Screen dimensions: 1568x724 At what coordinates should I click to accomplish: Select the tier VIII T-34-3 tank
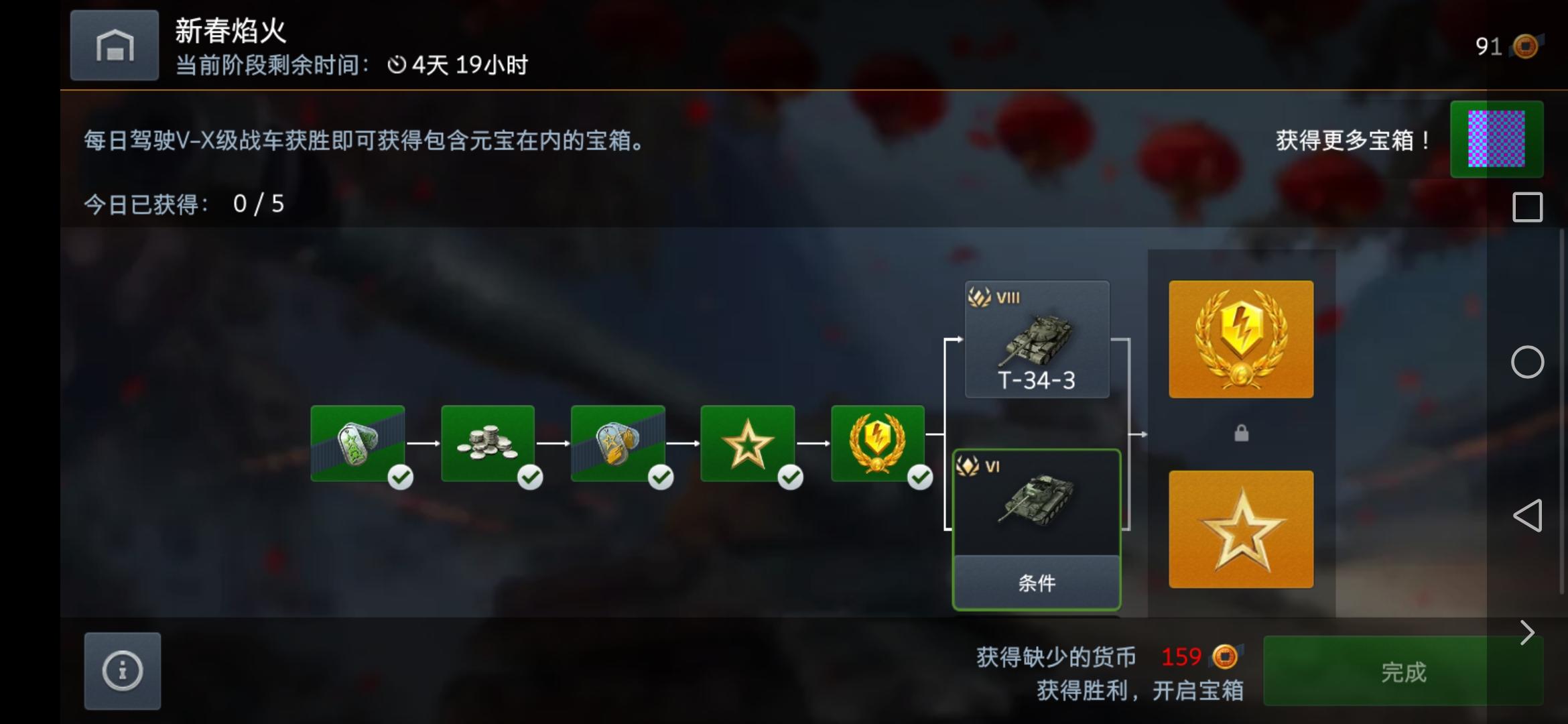pyautogui.click(x=1037, y=341)
